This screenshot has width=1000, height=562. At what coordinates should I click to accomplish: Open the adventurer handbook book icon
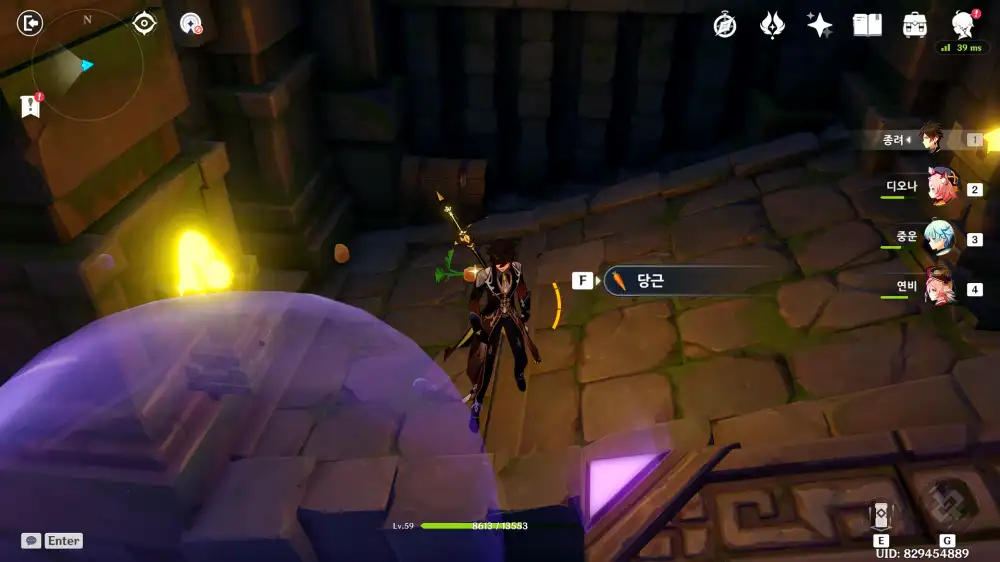(x=867, y=25)
